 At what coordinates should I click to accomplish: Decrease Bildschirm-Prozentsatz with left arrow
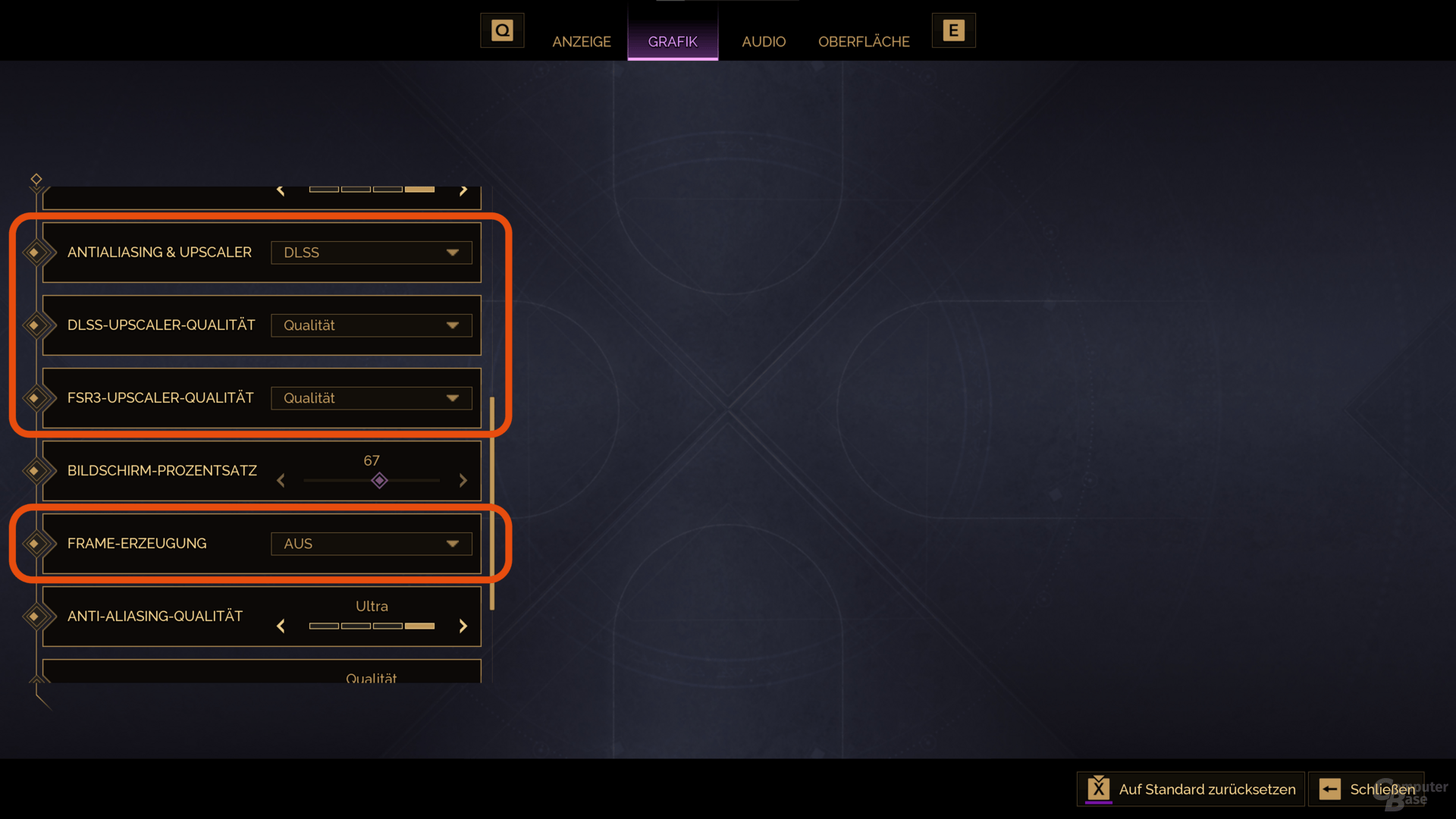(281, 481)
